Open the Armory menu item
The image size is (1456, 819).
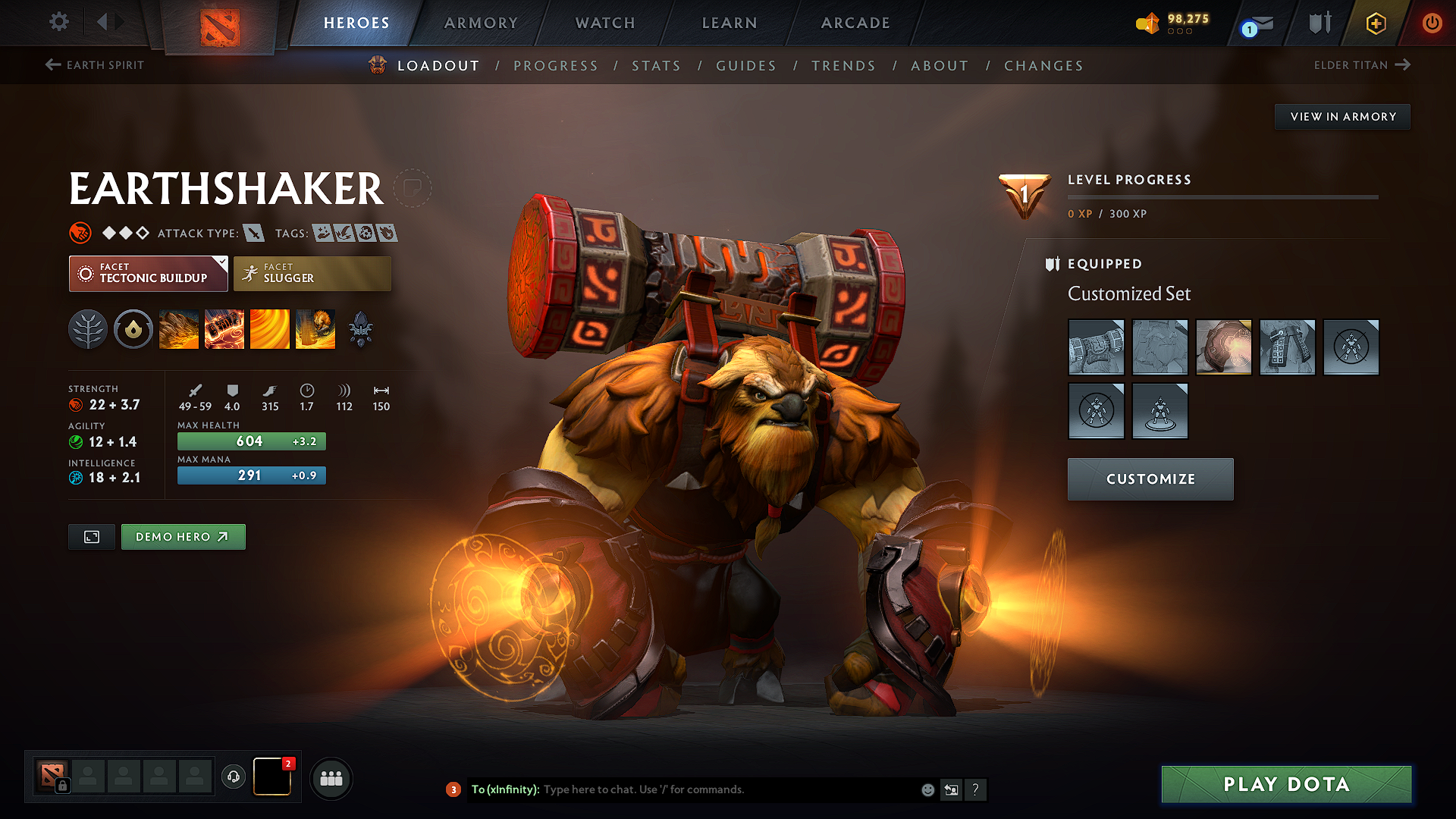click(481, 23)
